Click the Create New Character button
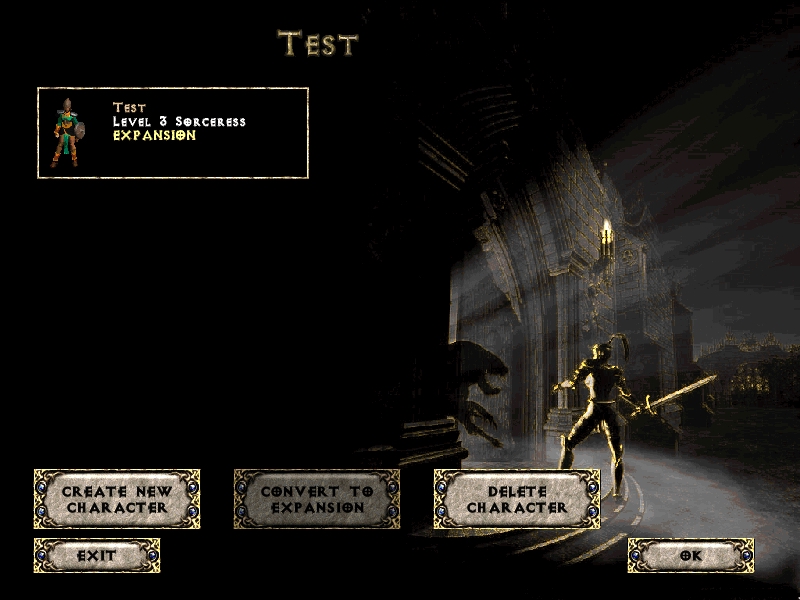Viewport: 800px width, 600px height. (x=117, y=499)
